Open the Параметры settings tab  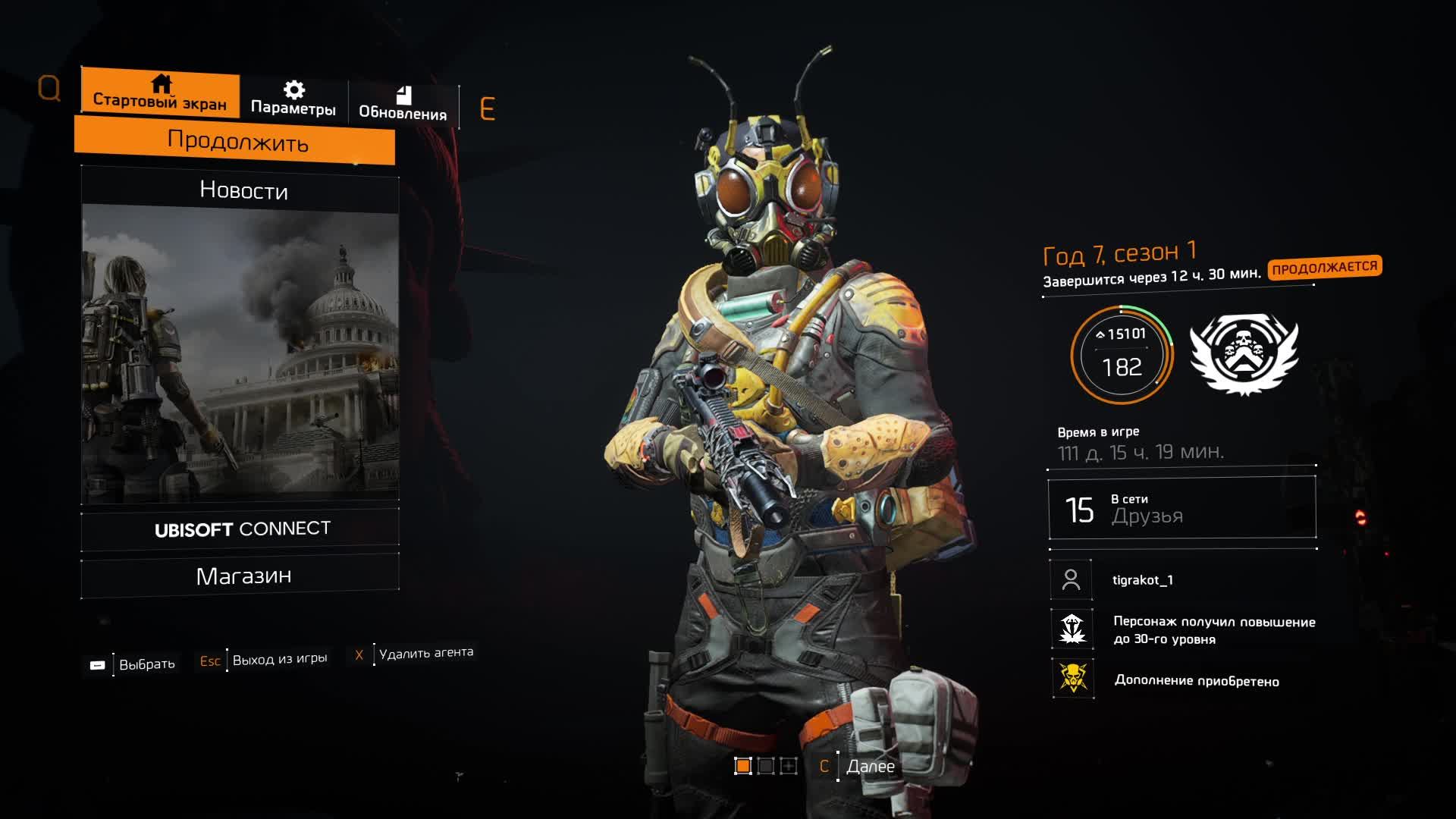(293, 99)
